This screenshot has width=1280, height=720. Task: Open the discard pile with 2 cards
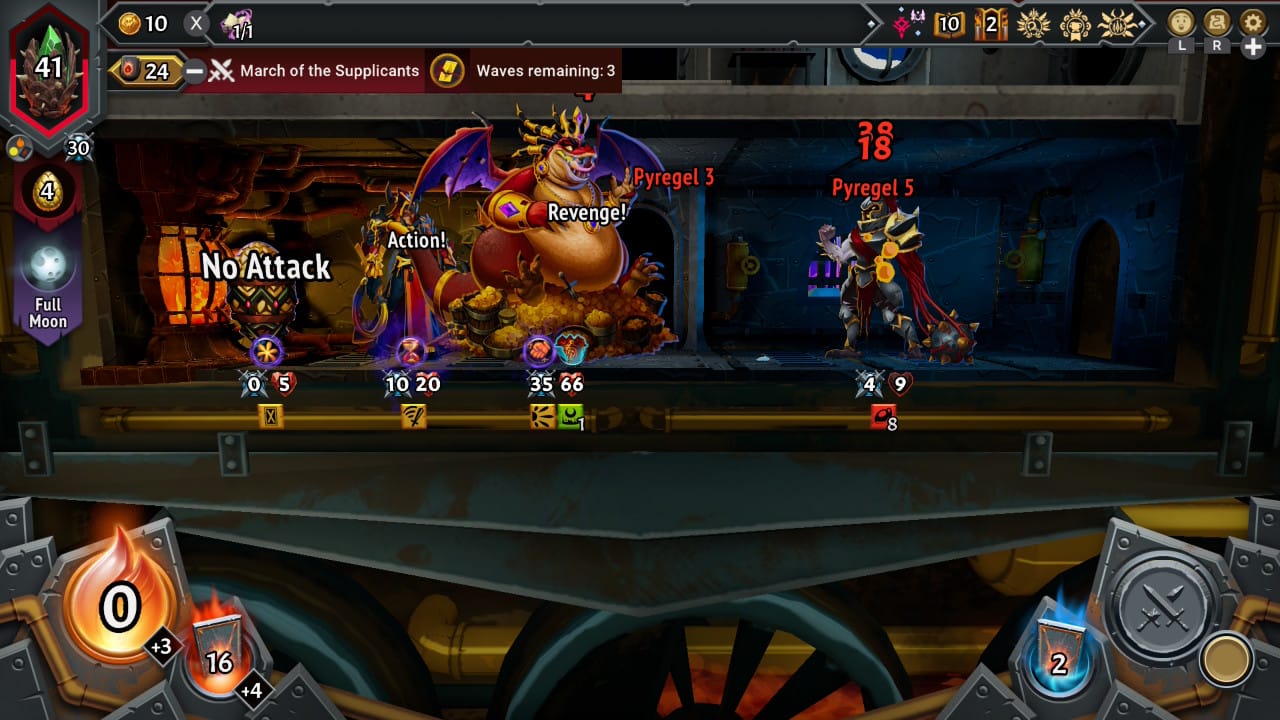pyautogui.click(x=1058, y=650)
